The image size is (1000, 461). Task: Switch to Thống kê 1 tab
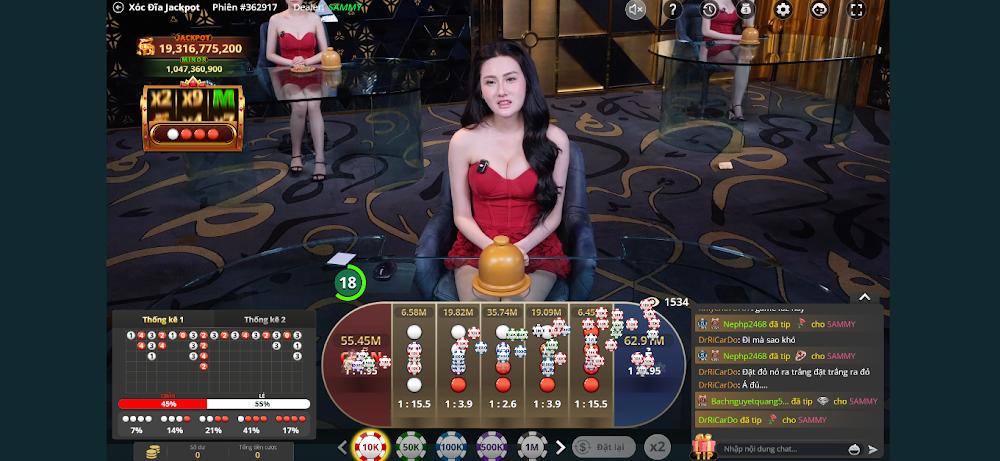point(163,319)
